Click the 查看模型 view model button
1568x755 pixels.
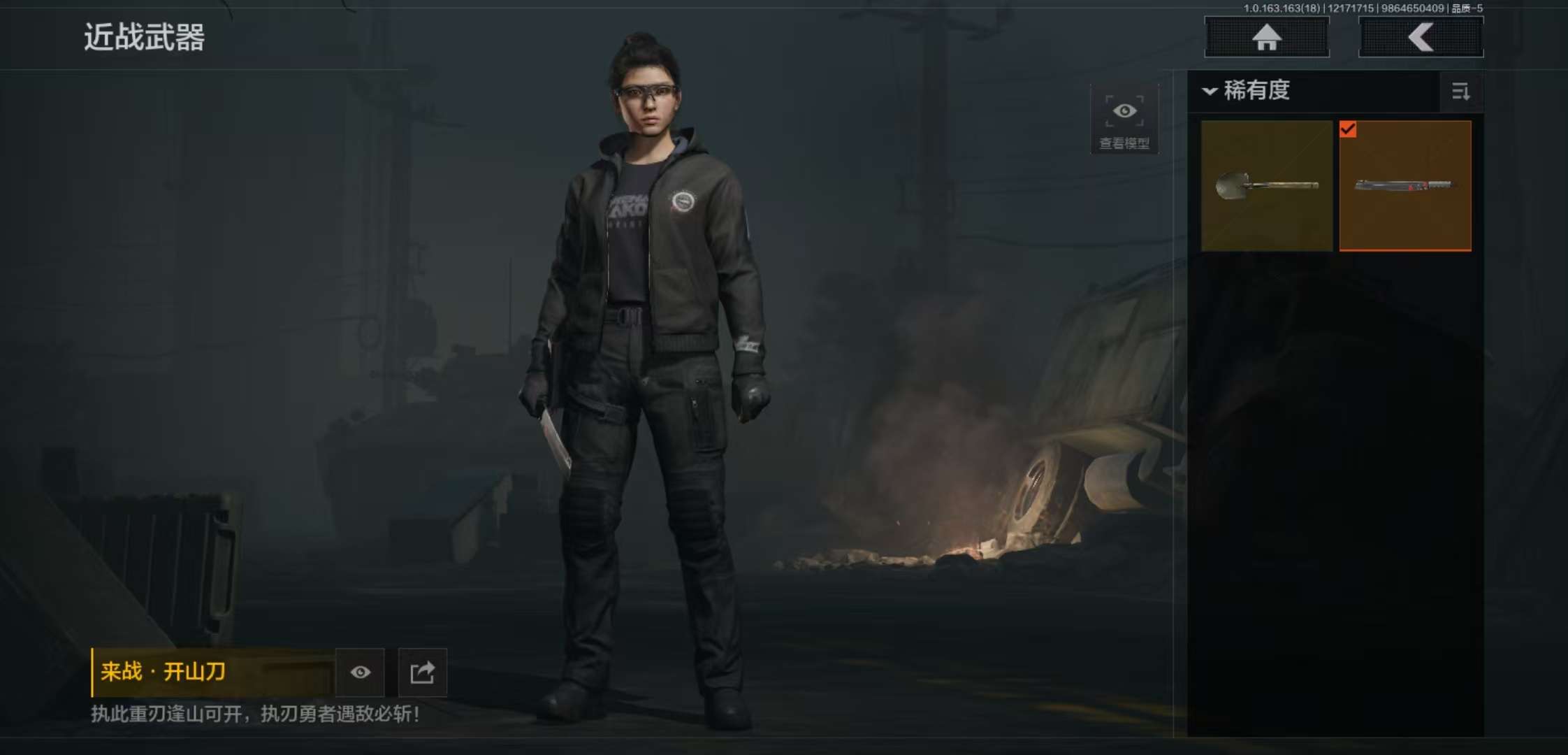(x=1124, y=120)
